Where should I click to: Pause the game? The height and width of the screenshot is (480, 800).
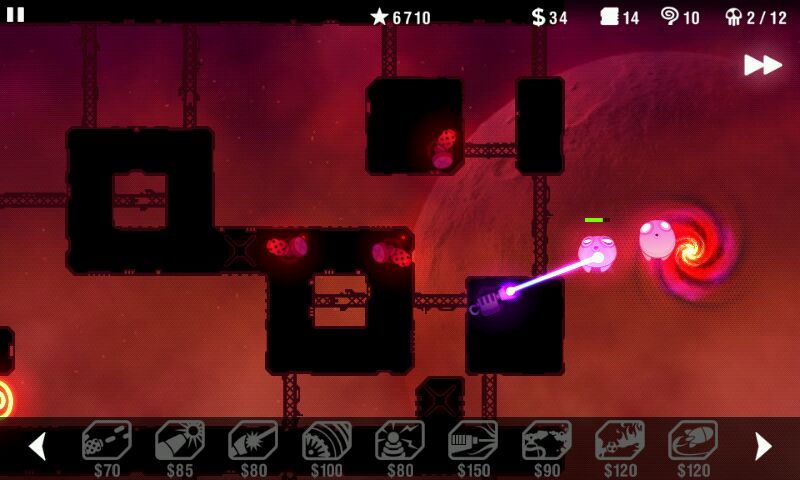click(15, 14)
